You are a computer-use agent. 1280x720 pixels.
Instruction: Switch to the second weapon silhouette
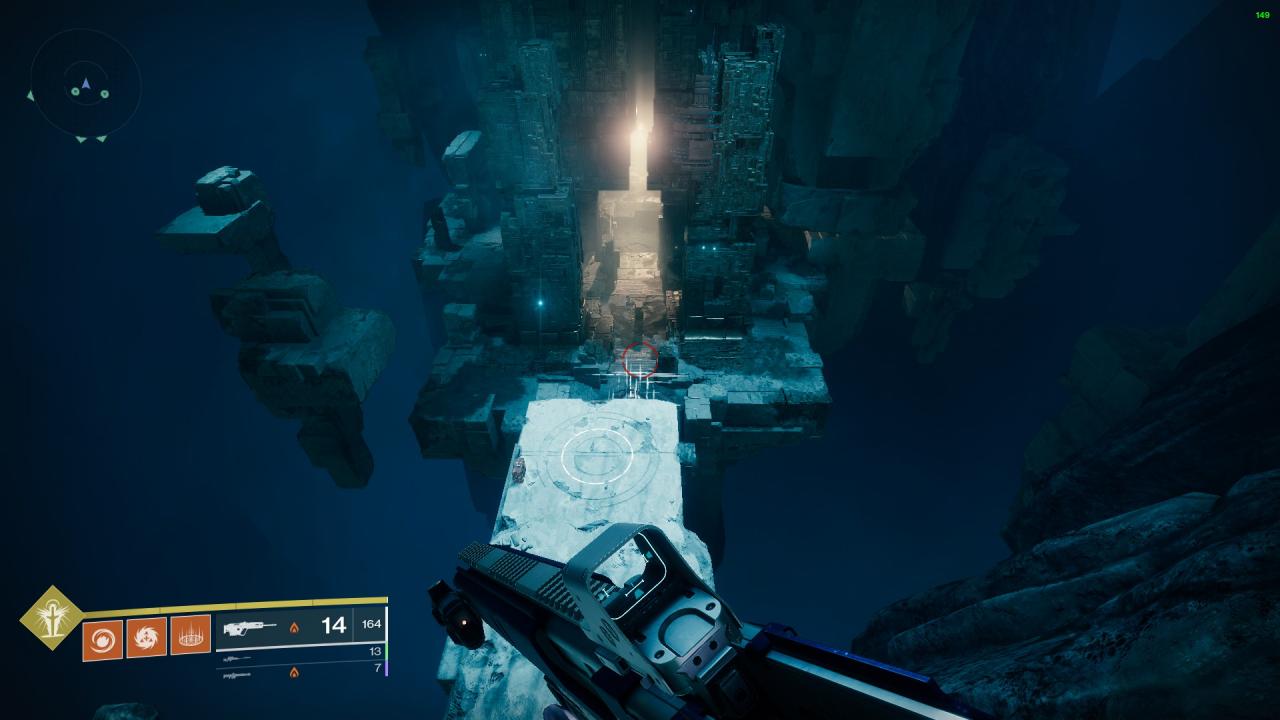[236, 659]
